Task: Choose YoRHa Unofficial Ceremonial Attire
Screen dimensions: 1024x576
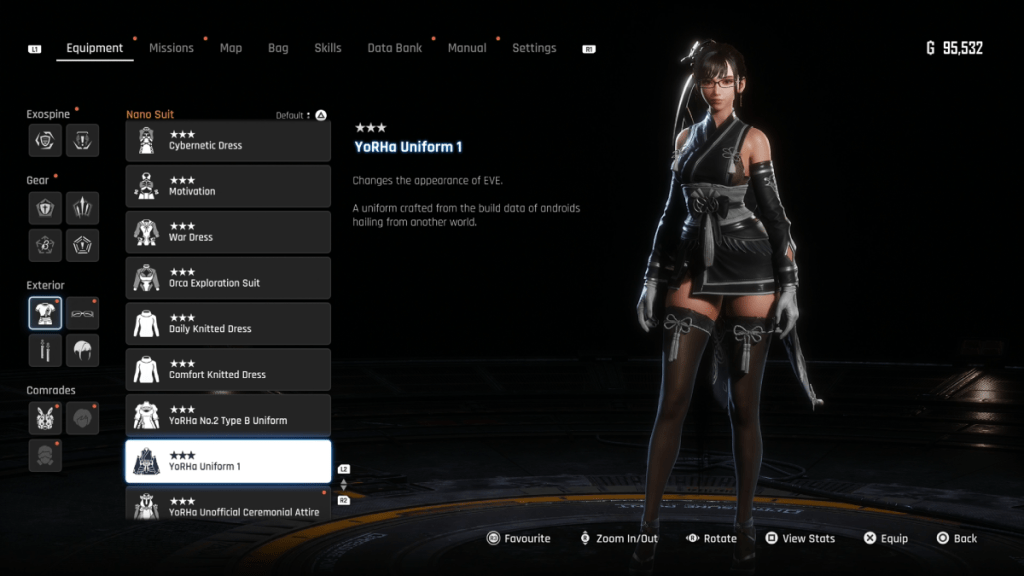Action: tap(228, 505)
